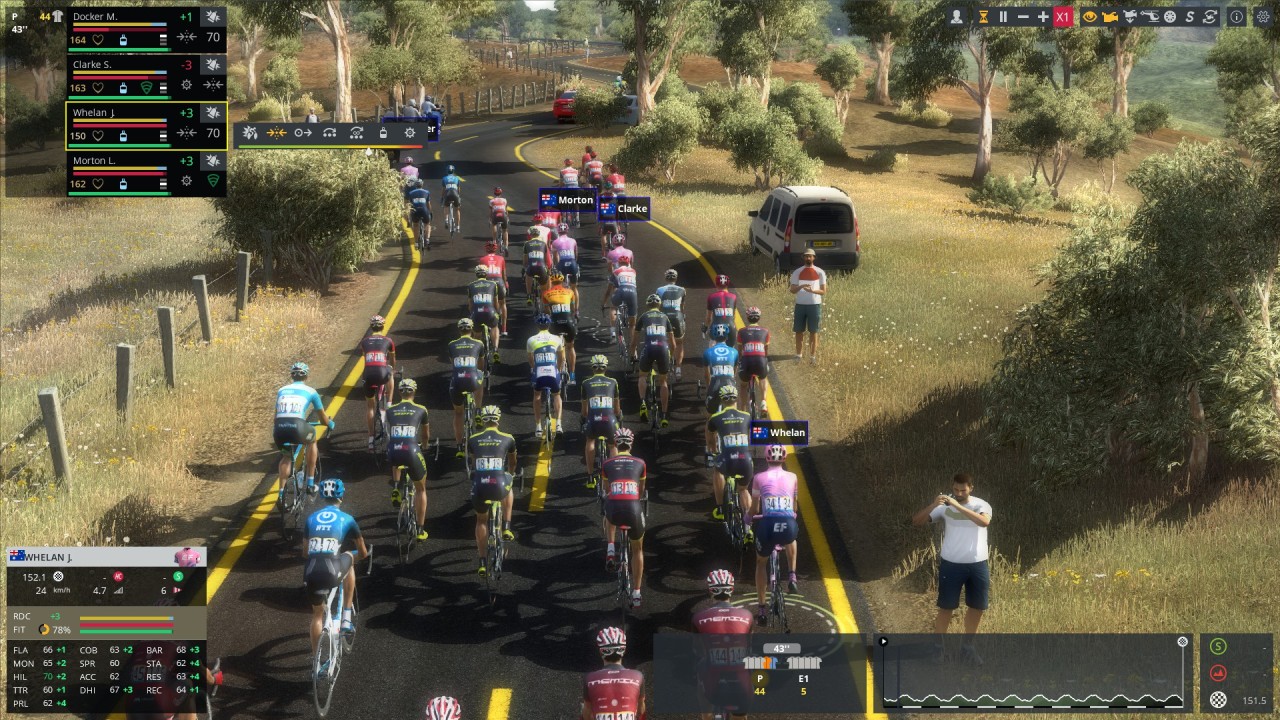Viewport: 1280px width, 720px height.
Task: Increase the race speed with plus button
Action: pos(1043,17)
